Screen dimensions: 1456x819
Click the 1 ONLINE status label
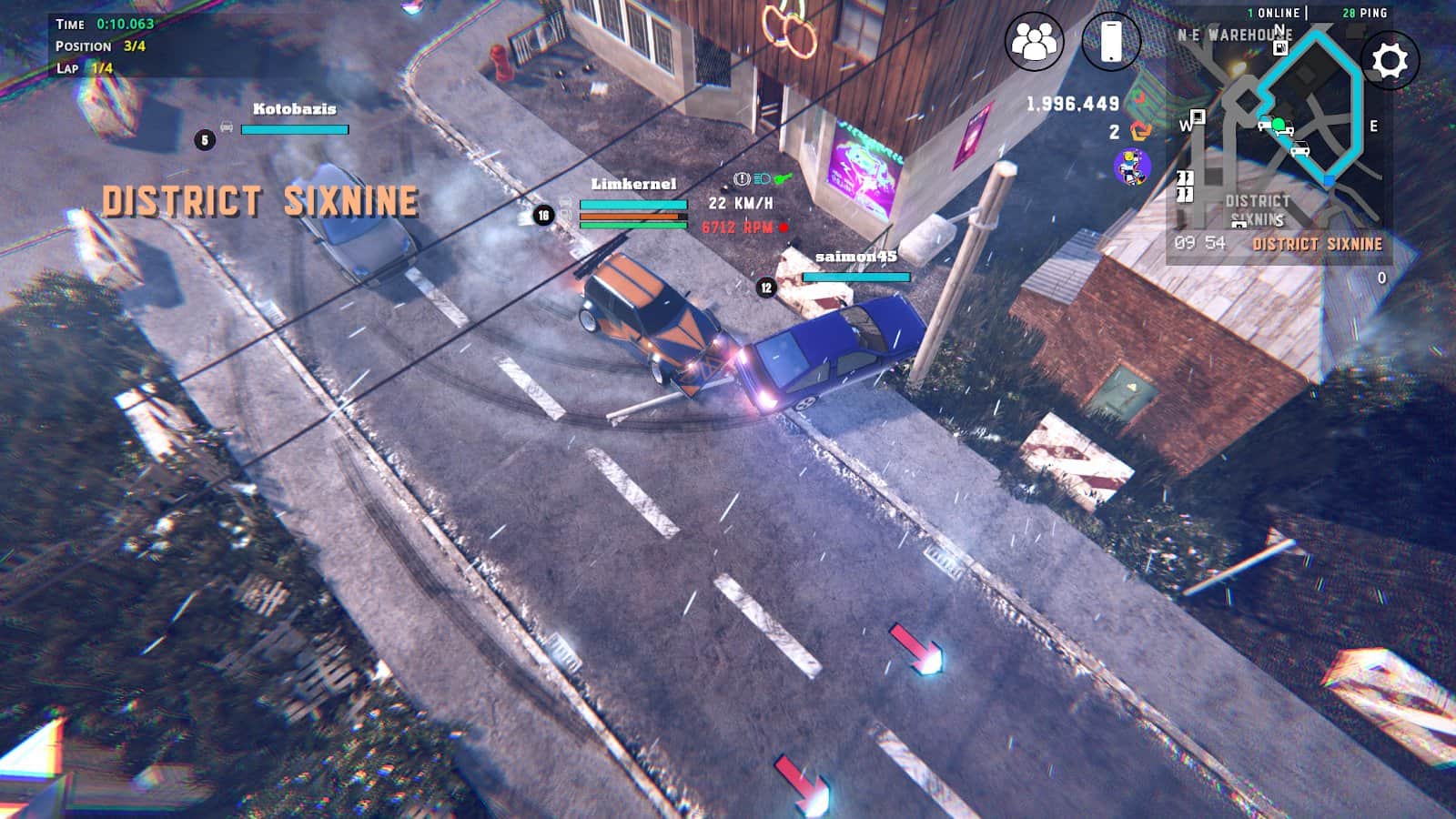tap(1272, 12)
